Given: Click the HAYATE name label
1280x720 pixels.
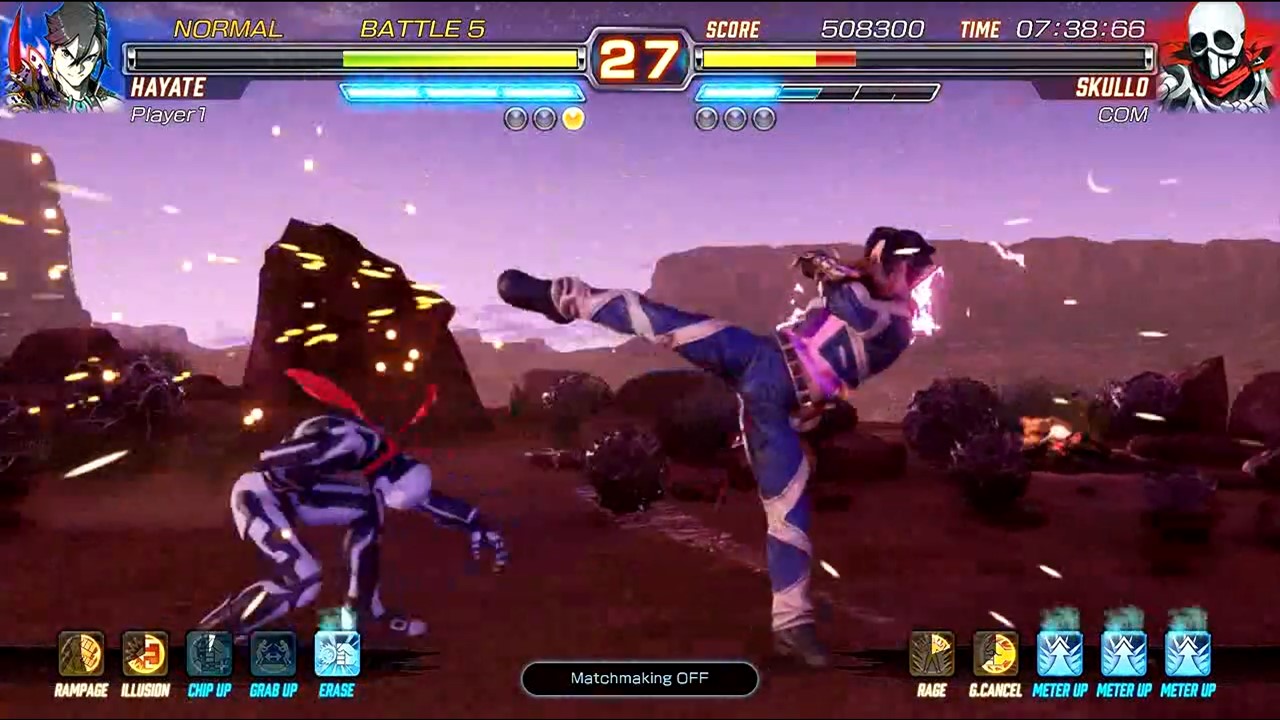Looking at the screenshot, I should click(x=168, y=88).
